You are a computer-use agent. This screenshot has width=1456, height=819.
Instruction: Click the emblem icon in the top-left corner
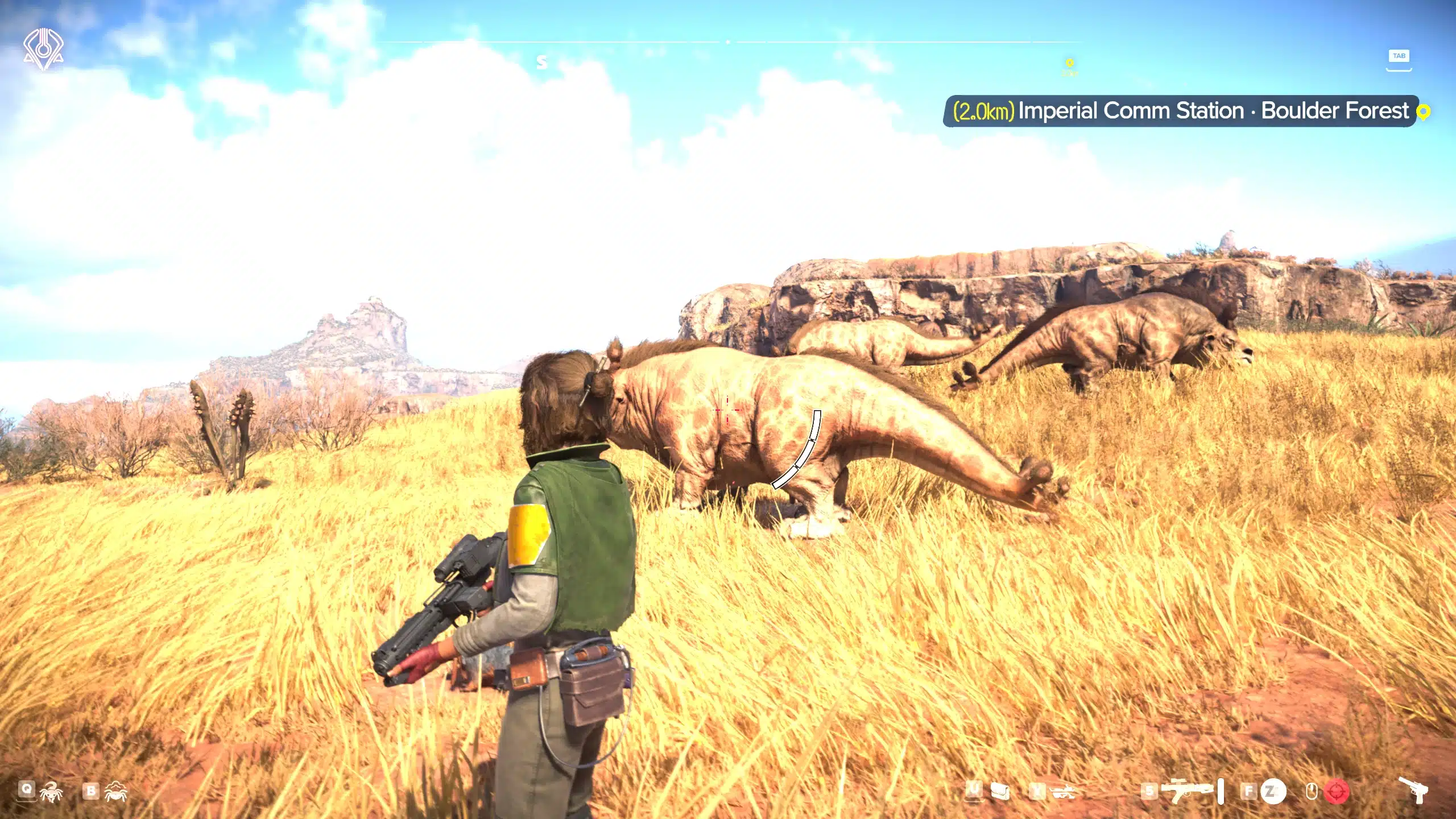pos(43,49)
